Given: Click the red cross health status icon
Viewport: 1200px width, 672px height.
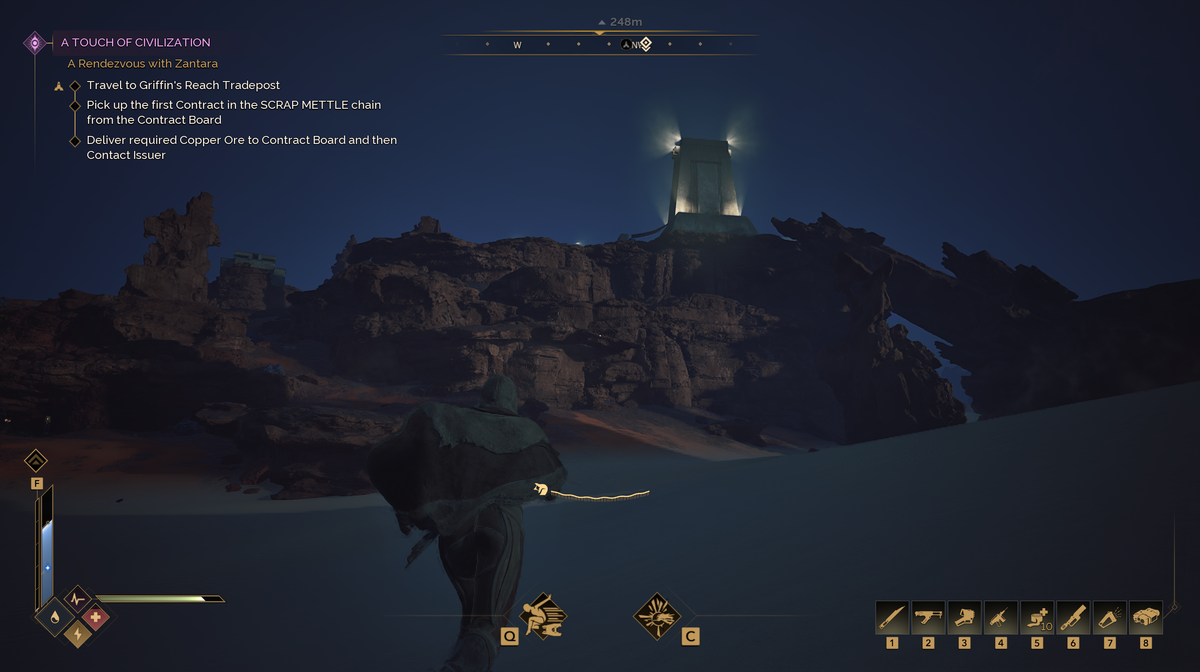Looking at the screenshot, I should point(96,617).
